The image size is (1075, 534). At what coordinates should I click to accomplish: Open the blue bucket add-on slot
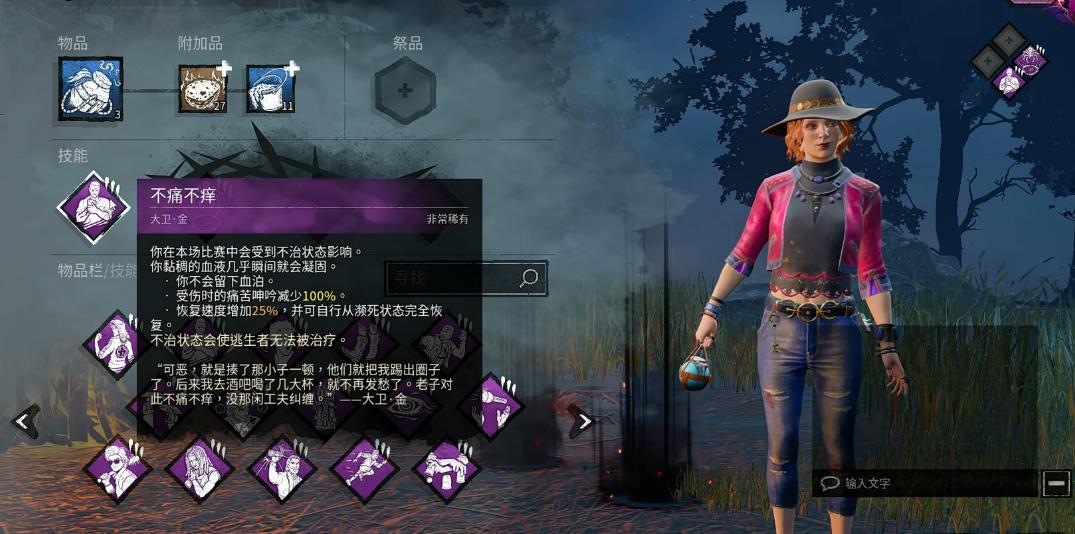pos(270,89)
